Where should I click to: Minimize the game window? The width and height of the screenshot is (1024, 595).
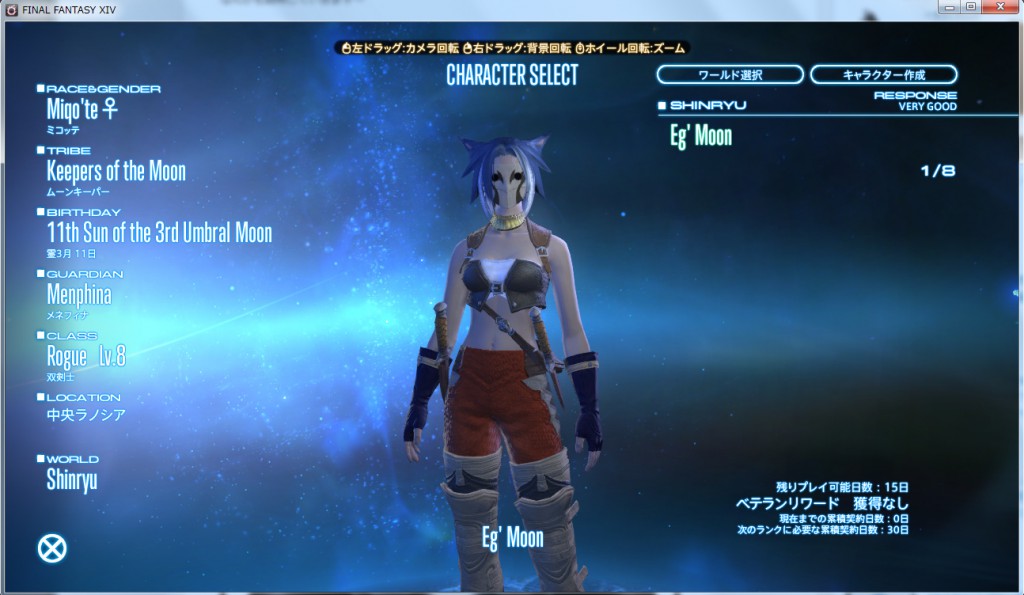click(x=948, y=8)
